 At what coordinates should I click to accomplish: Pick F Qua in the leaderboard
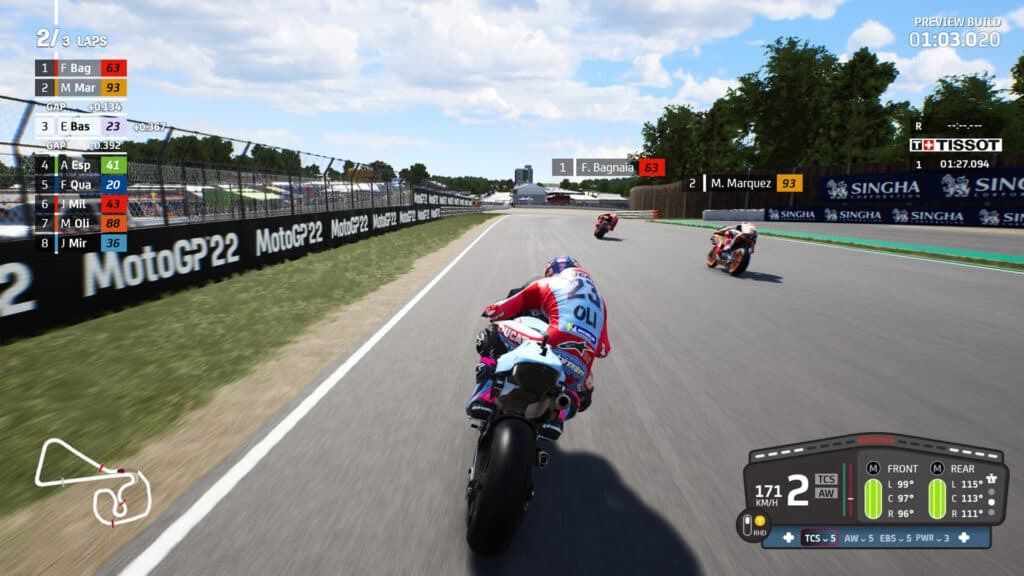(x=80, y=184)
